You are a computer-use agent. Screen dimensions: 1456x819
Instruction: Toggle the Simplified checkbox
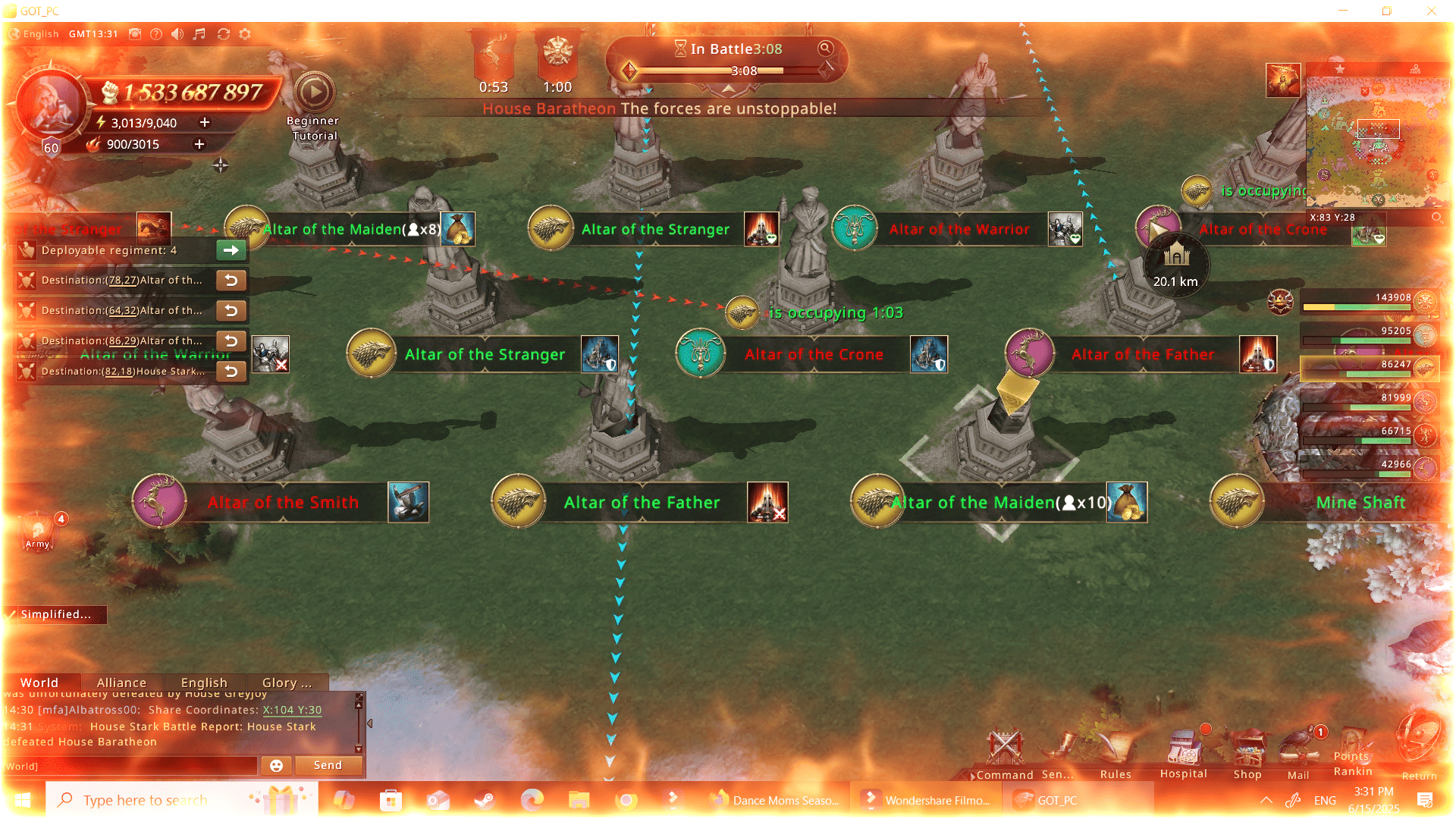(11, 614)
